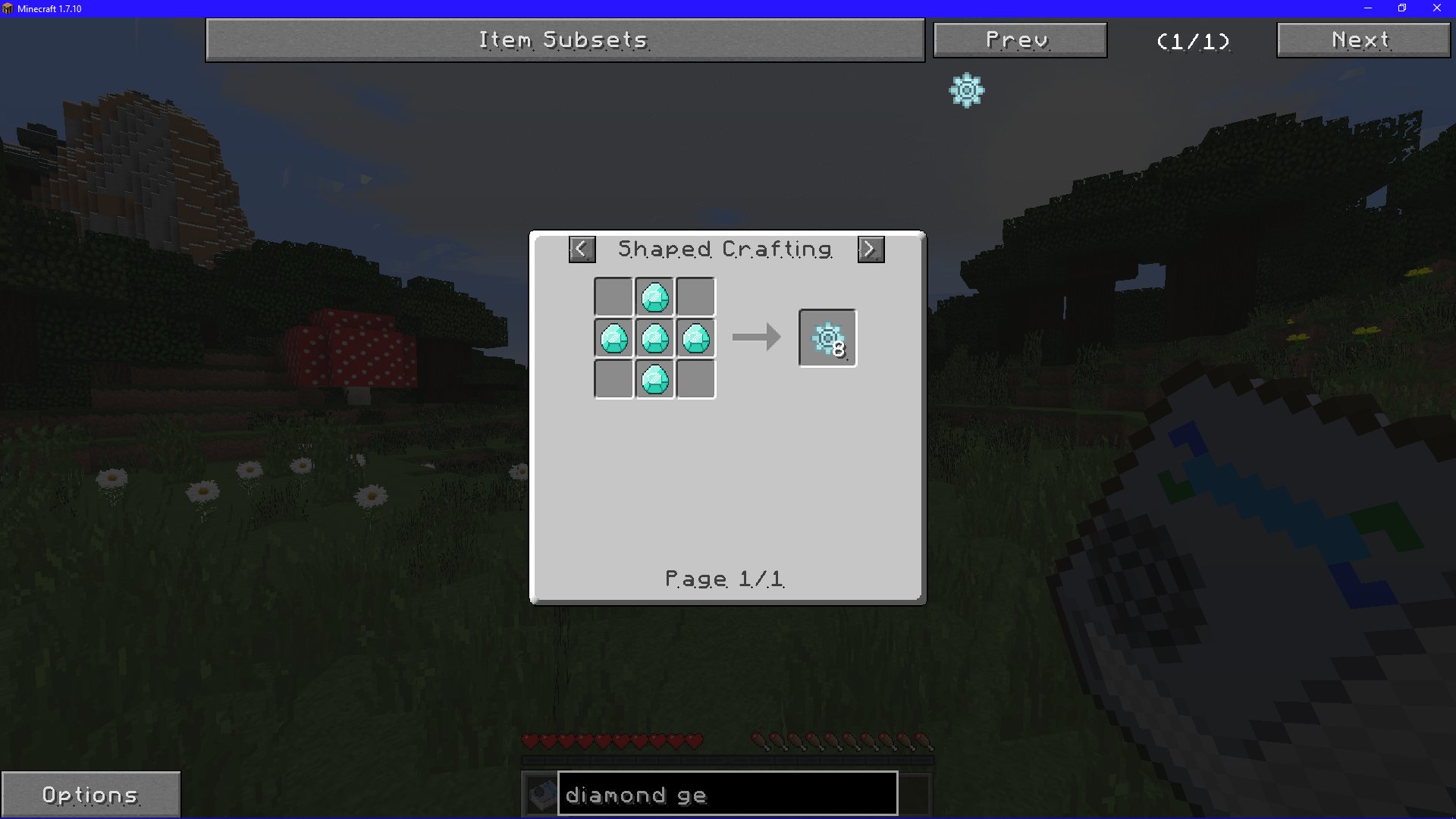Image resolution: width=1456 pixels, height=819 pixels.
Task: Click the crafted output item showing quantity 8
Action: pos(826,337)
